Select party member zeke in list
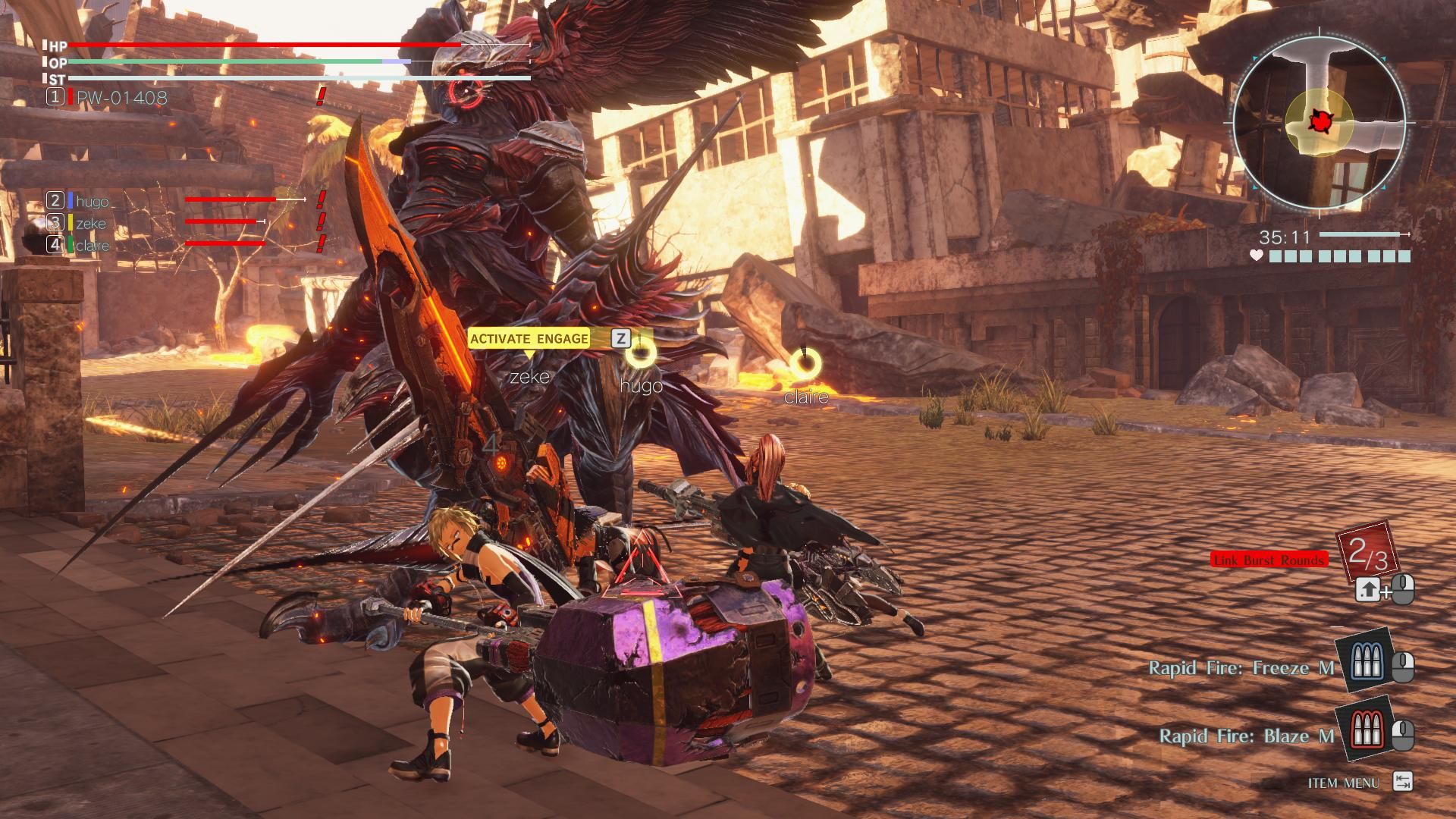The height and width of the screenshot is (819, 1456). click(x=91, y=224)
